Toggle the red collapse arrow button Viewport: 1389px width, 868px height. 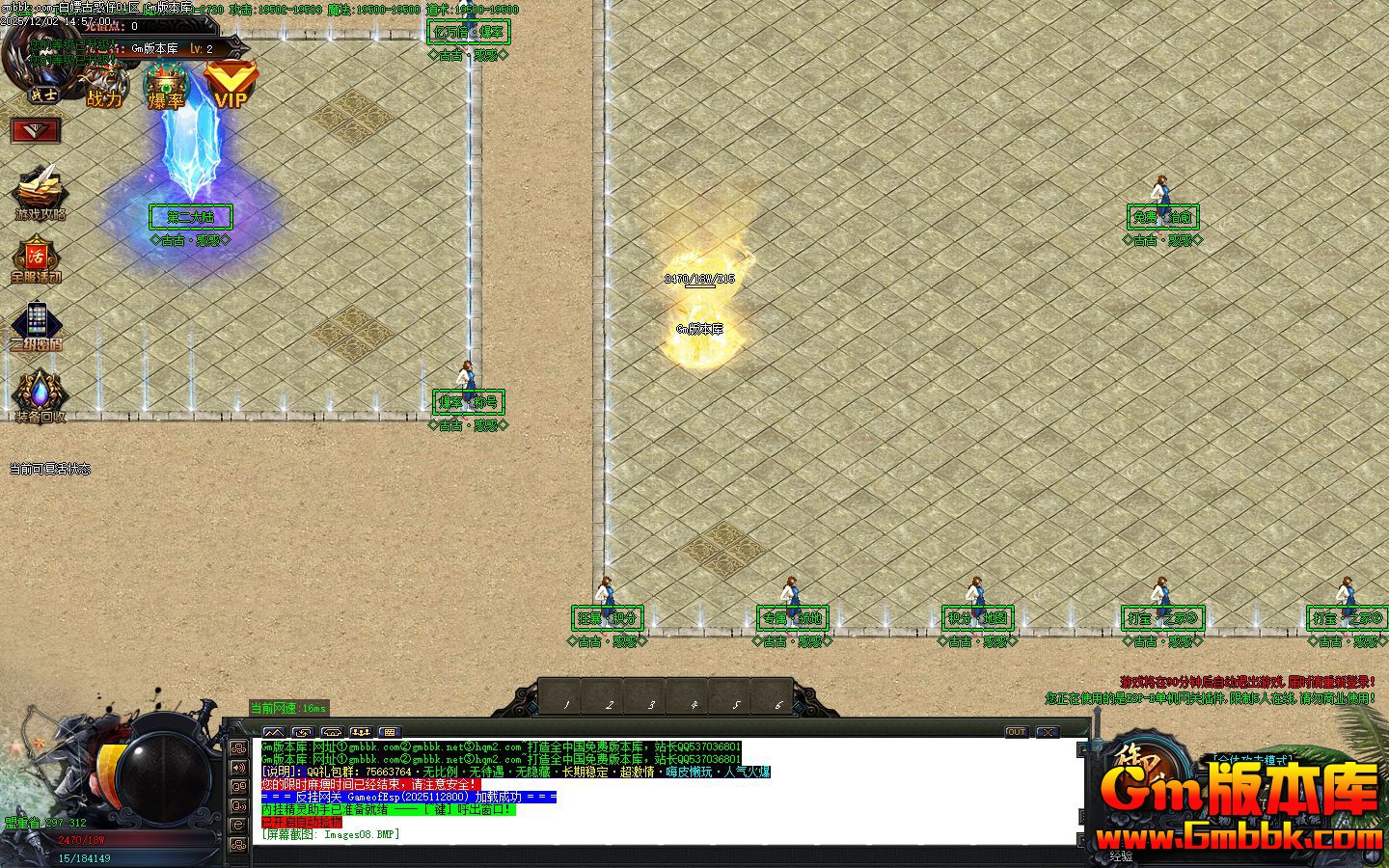coord(36,130)
